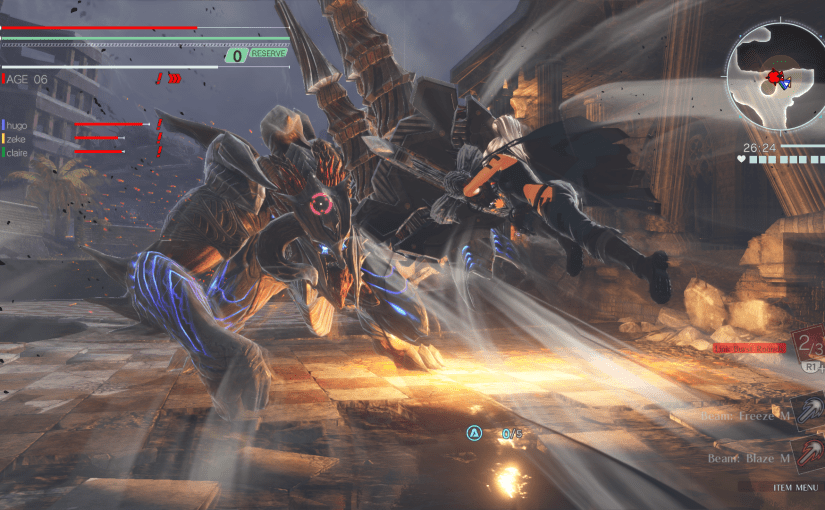Select party member hugo
The width and height of the screenshot is (825, 510).
point(17,124)
